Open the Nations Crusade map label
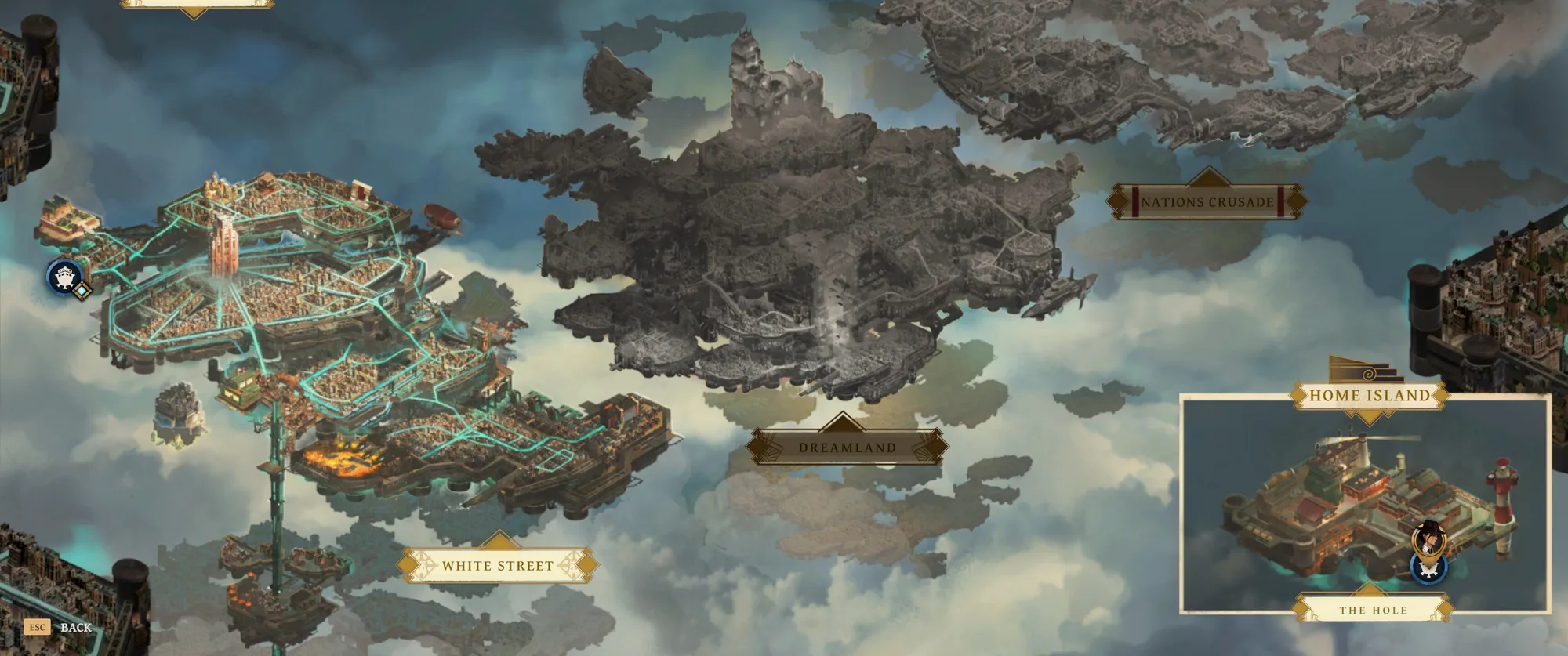 [1207, 201]
